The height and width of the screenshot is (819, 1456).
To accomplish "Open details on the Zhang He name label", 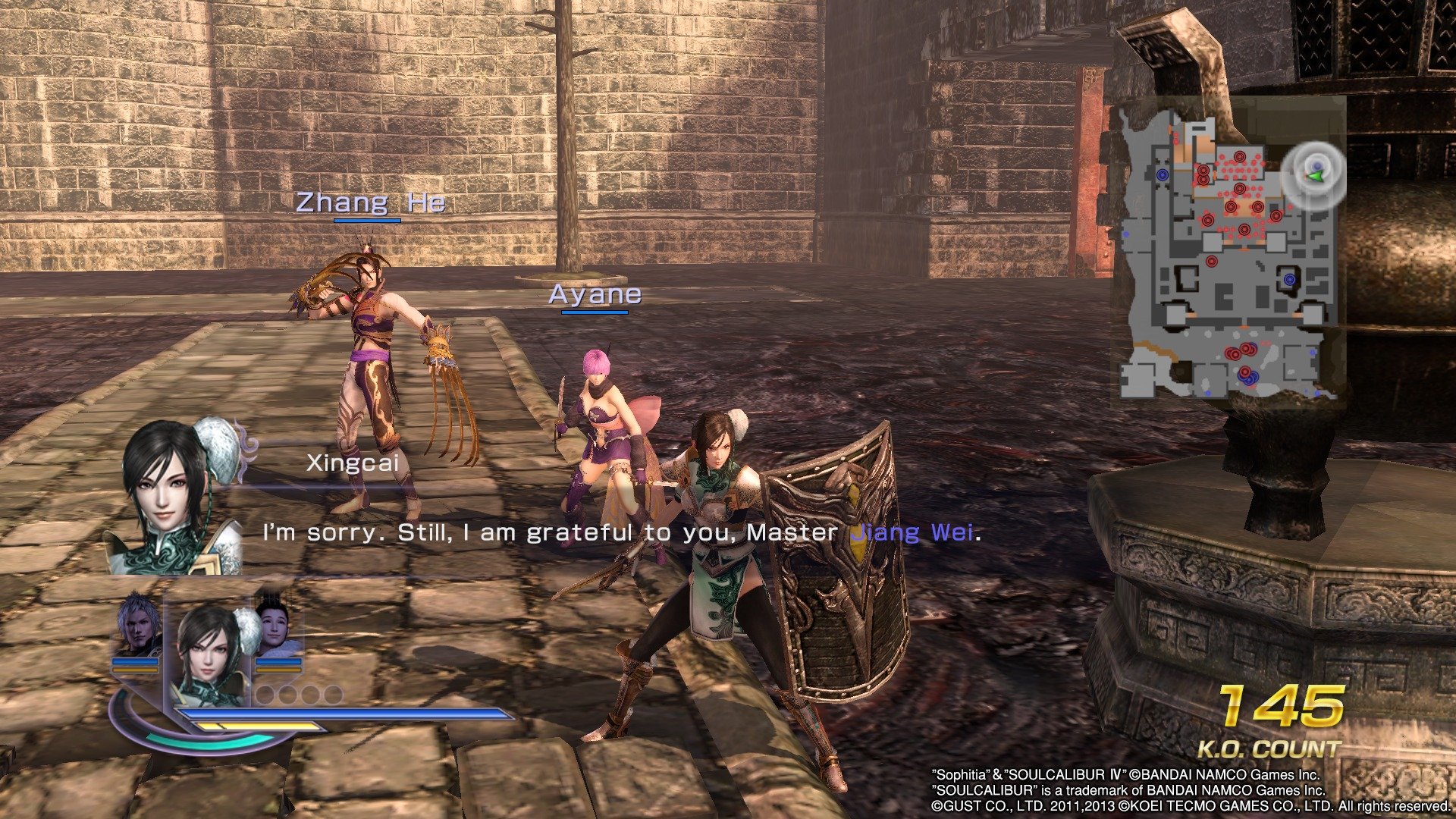I will (370, 203).
